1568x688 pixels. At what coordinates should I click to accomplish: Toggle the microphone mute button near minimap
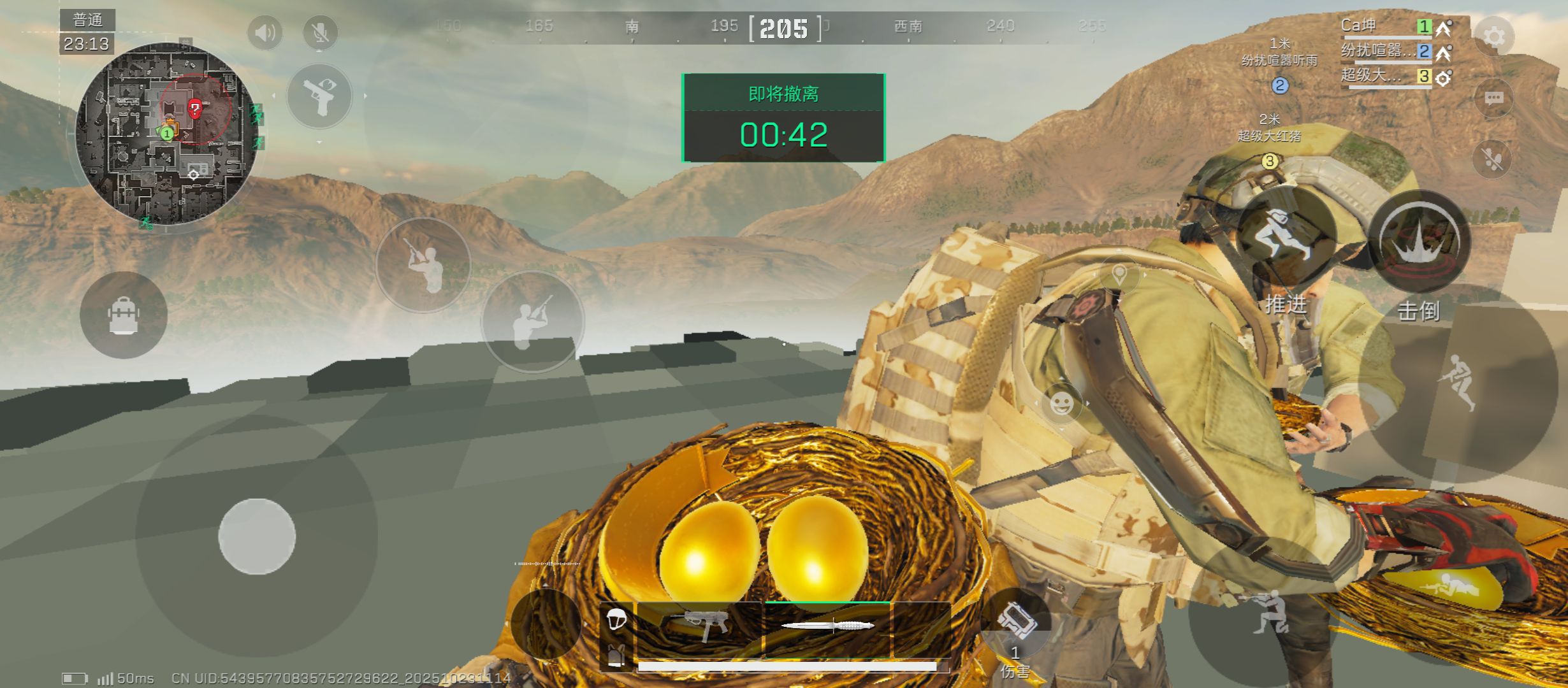coord(320,32)
